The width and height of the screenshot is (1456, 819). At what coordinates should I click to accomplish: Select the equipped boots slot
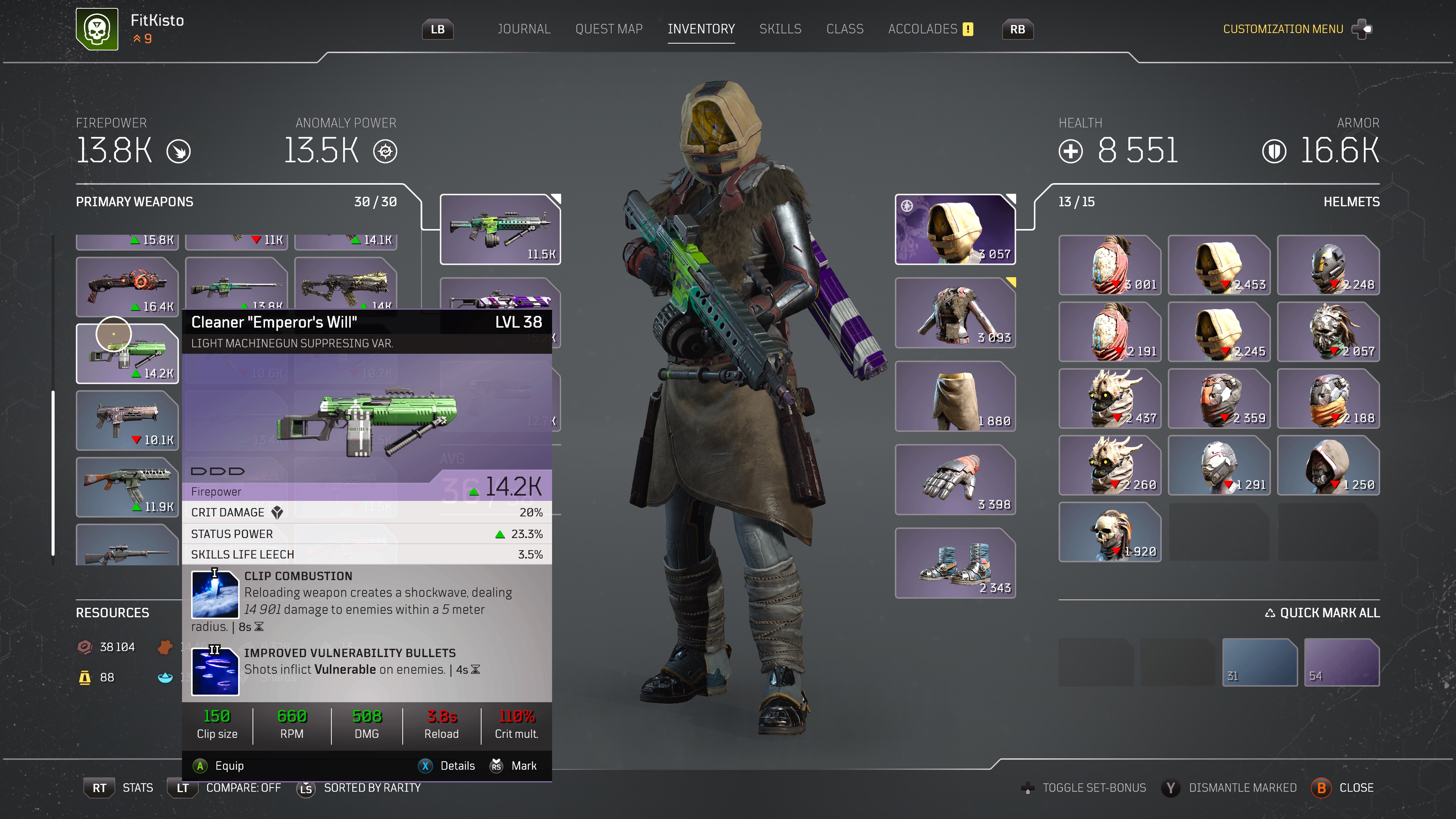tap(955, 563)
